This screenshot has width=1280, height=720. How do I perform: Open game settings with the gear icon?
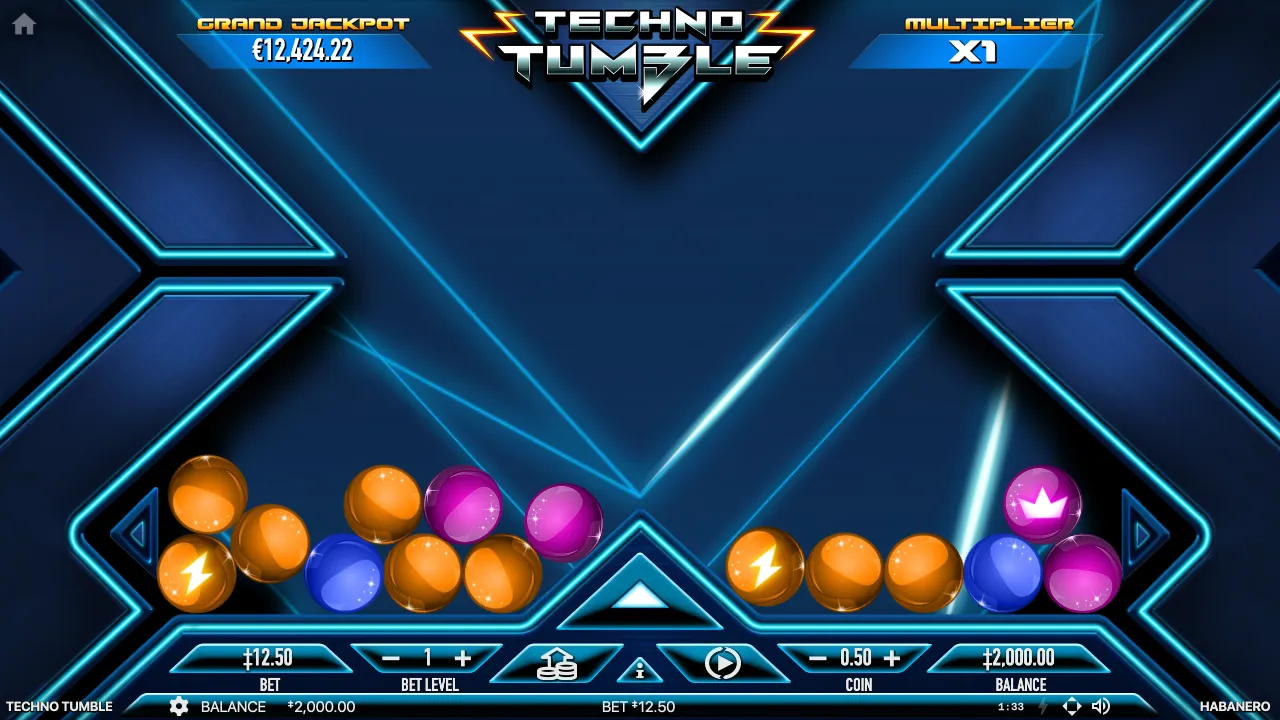coord(179,706)
